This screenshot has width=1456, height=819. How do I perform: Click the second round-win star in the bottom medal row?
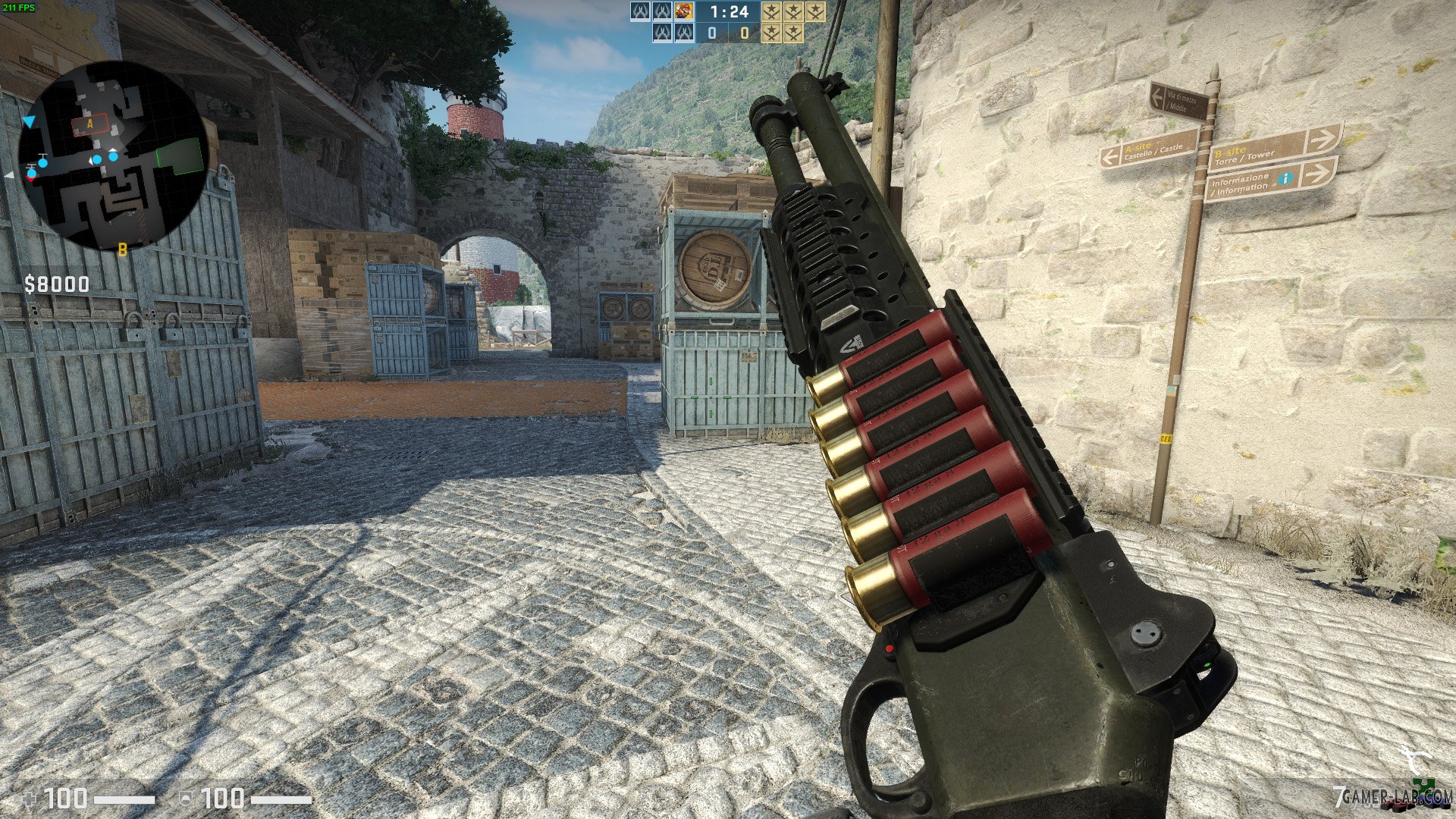793,33
